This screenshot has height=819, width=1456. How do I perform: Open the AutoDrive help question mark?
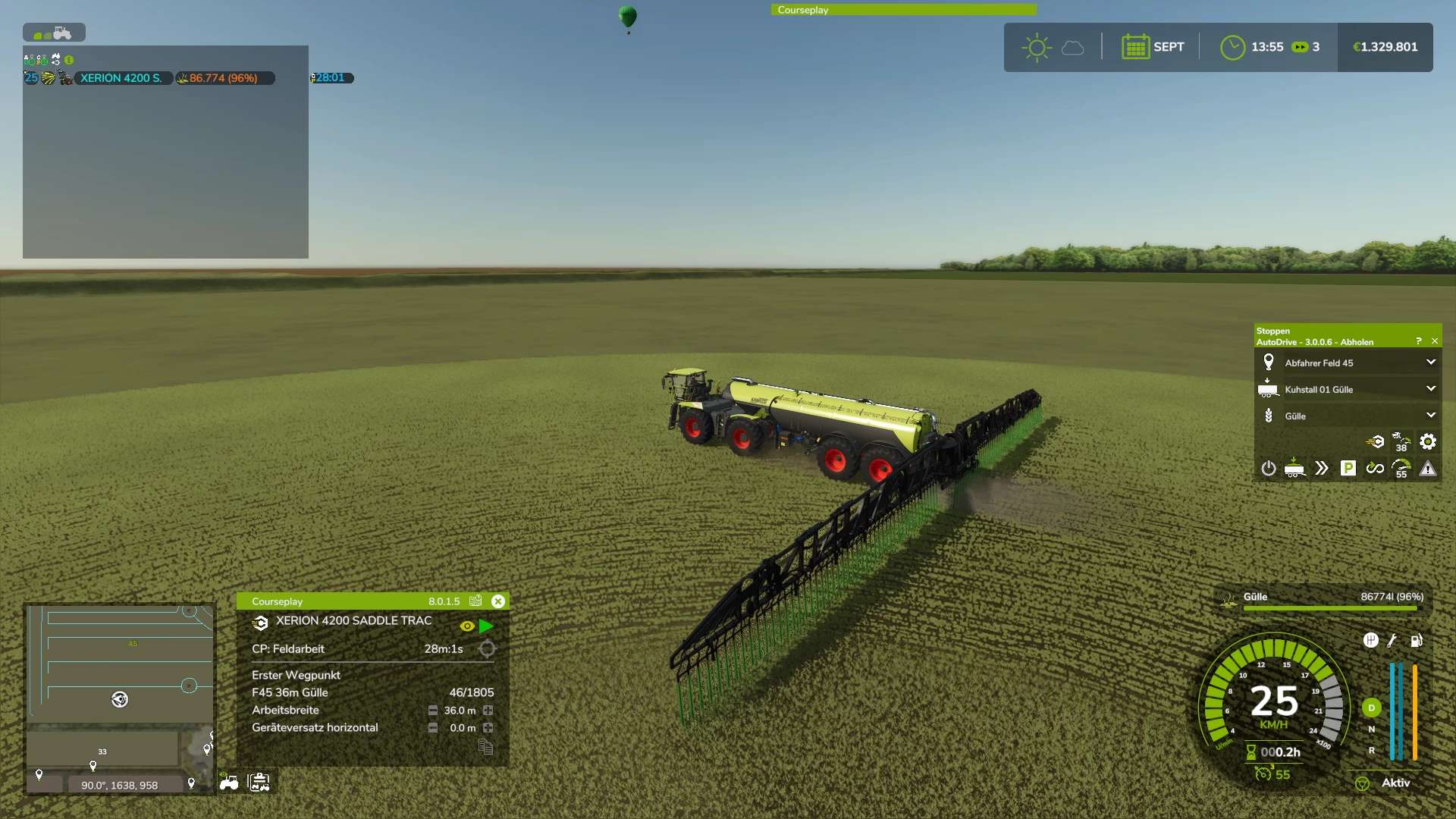tap(1418, 341)
